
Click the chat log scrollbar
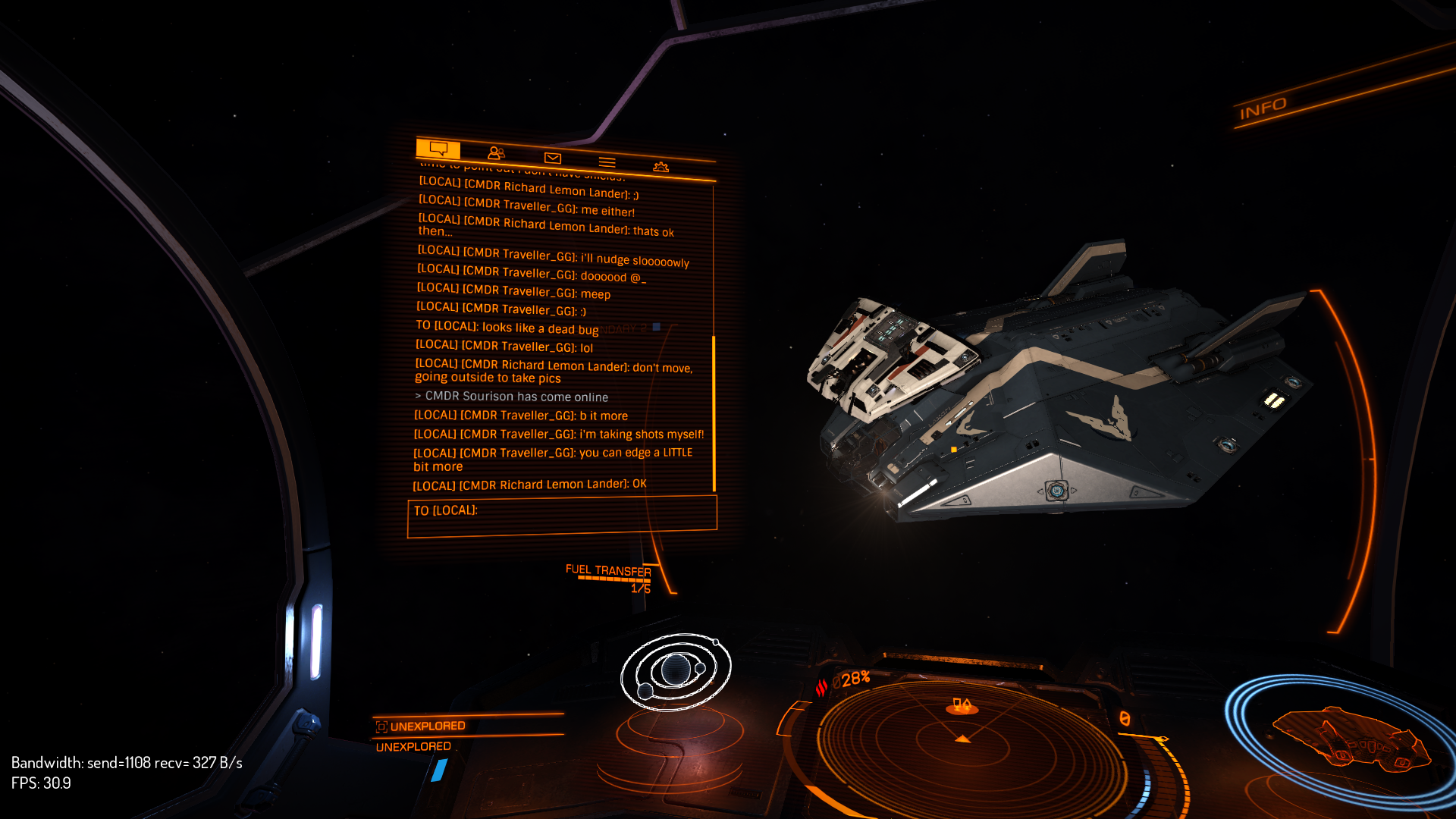click(714, 413)
